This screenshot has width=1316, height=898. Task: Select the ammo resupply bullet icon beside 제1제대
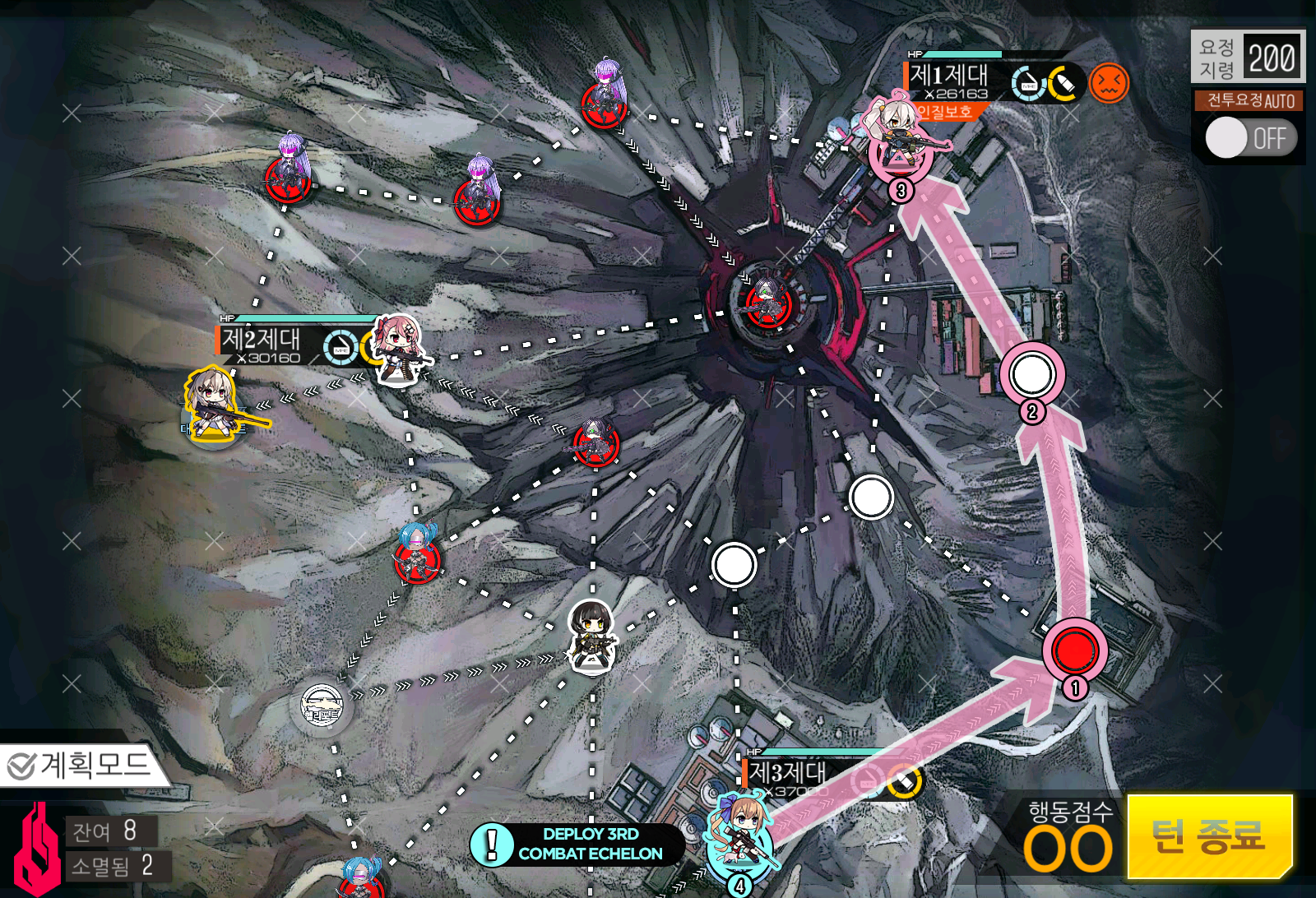click(x=1063, y=82)
